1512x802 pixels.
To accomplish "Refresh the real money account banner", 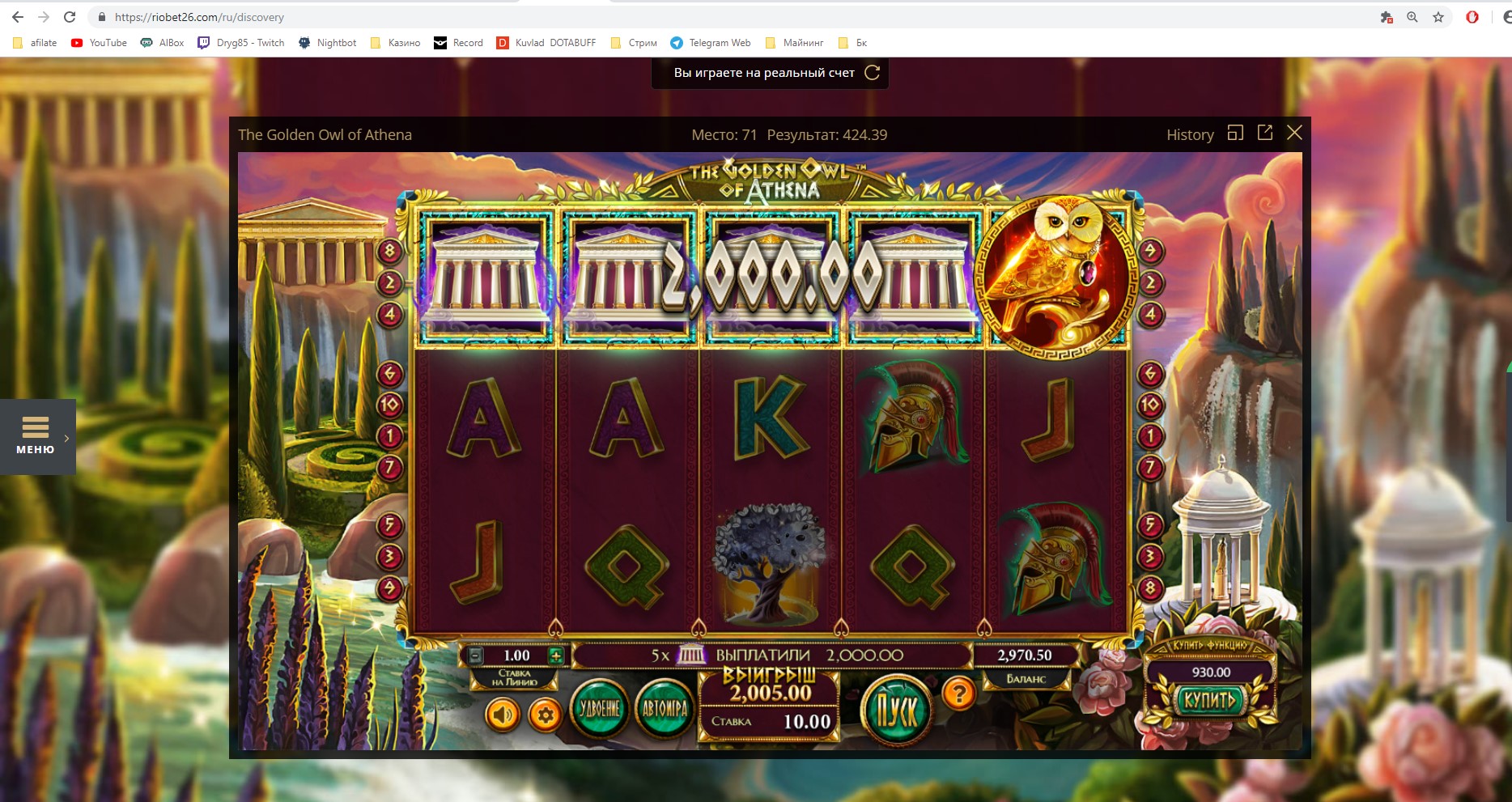I will tap(871, 72).
